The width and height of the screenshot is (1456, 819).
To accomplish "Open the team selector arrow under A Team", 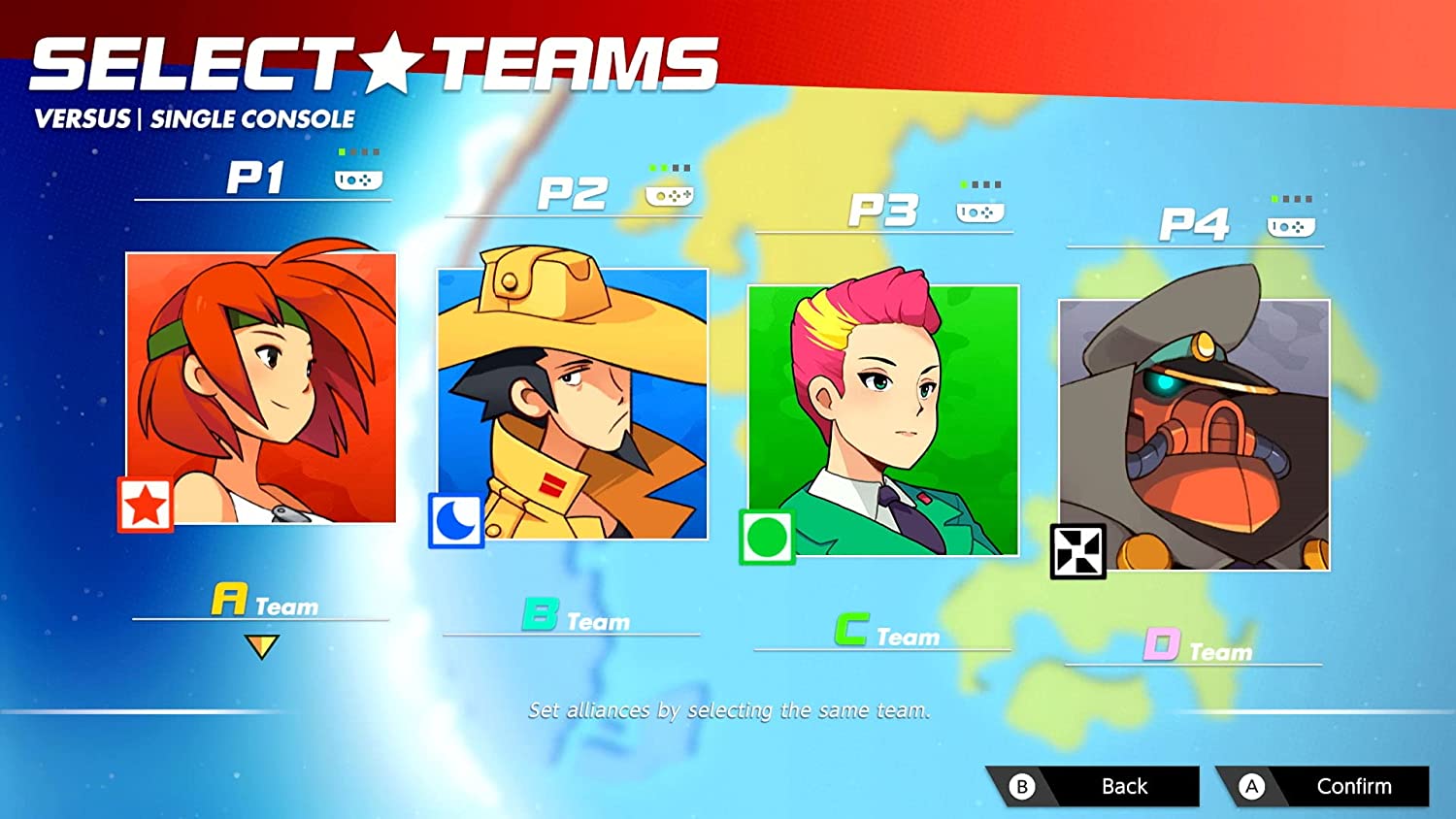I will tap(260, 643).
